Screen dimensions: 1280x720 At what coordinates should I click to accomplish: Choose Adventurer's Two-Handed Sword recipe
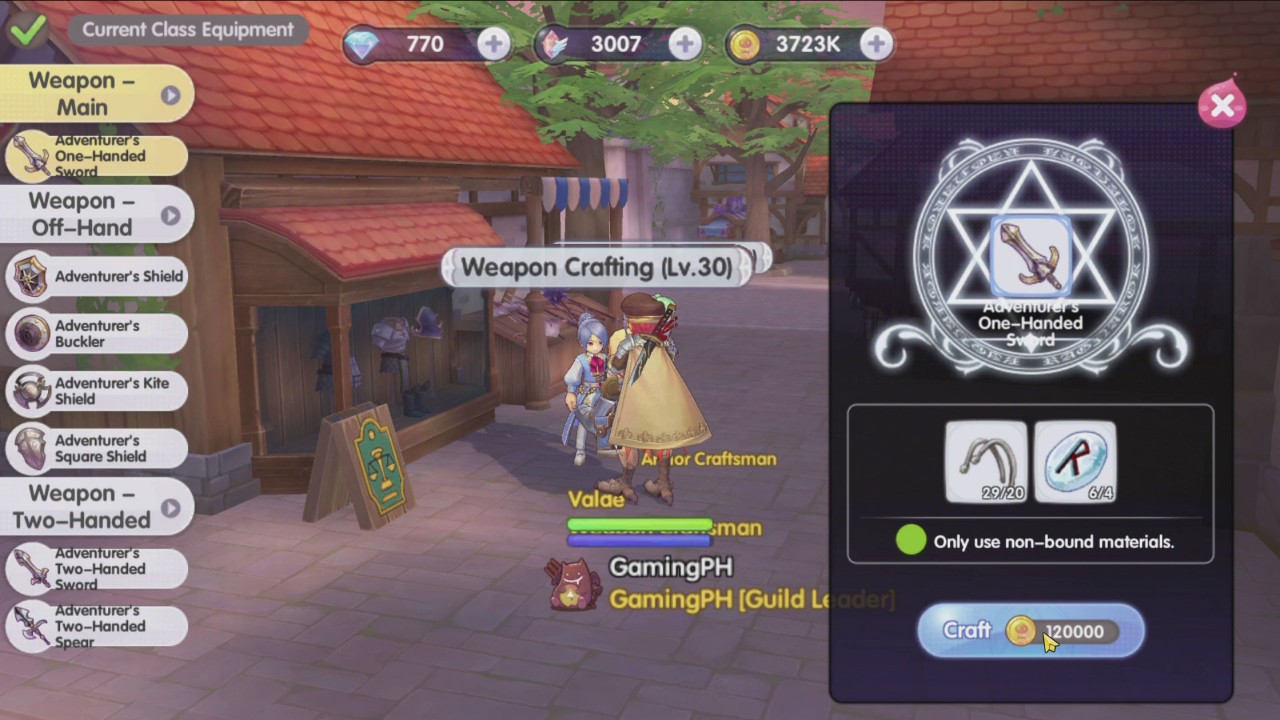[x=97, y=569]
